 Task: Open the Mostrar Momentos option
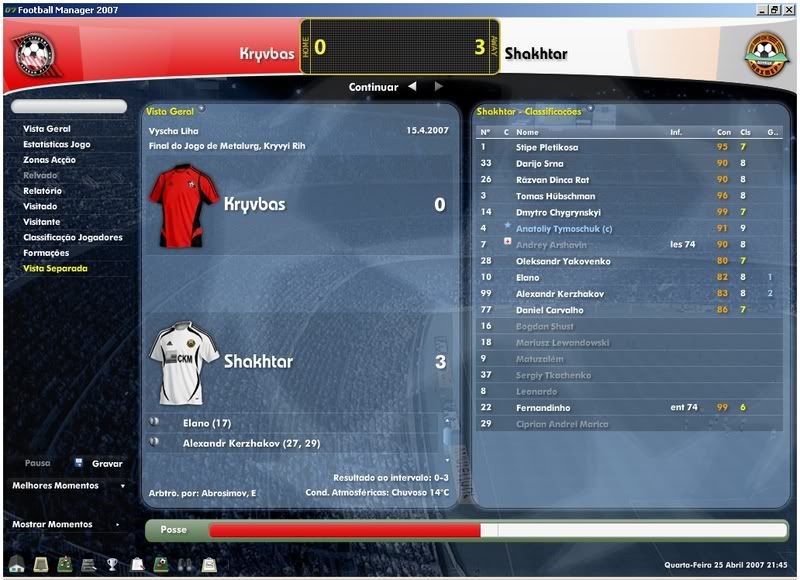65,524
